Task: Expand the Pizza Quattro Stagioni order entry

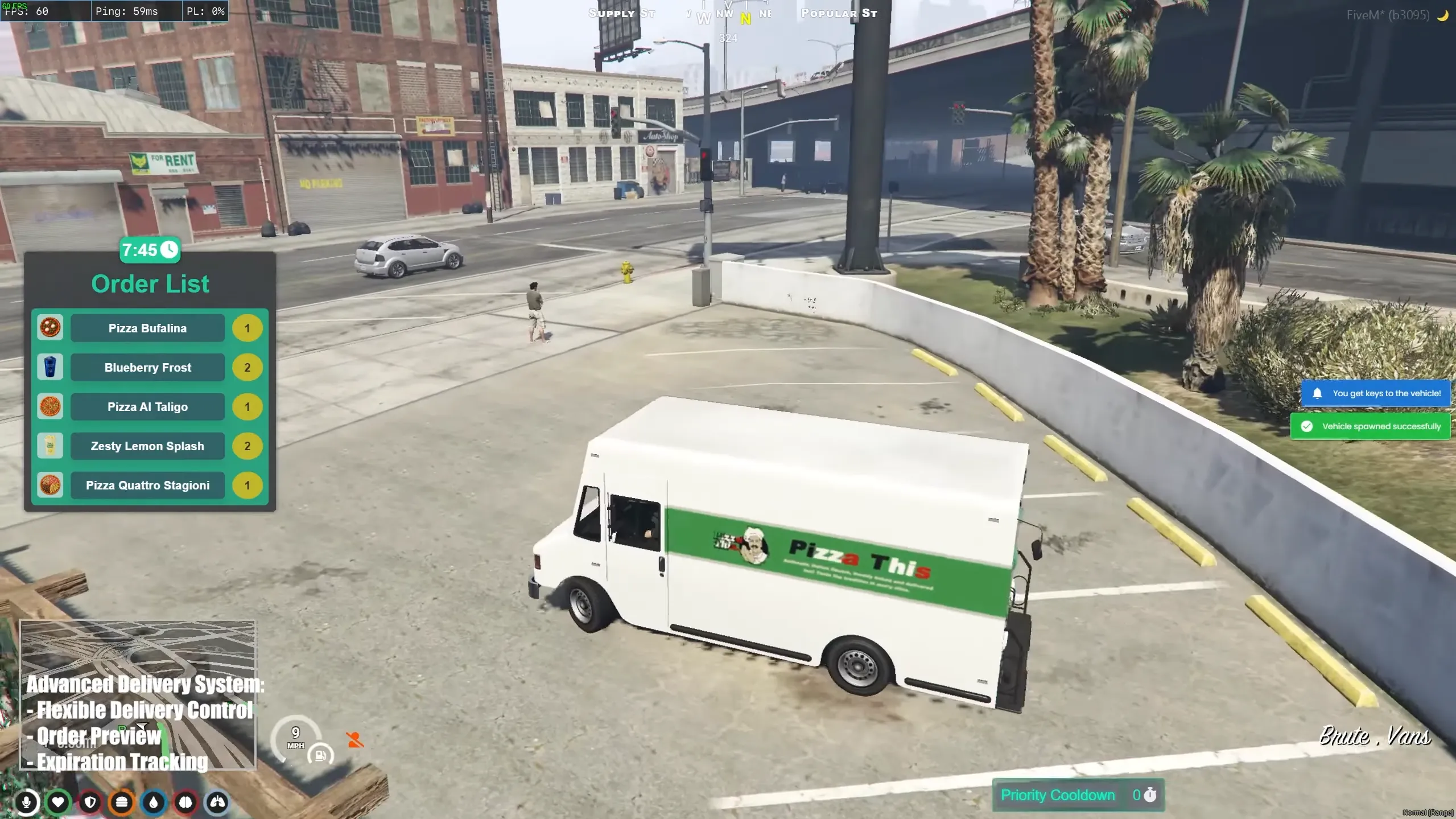Action: pyautogui.click(x=147, y=485)
